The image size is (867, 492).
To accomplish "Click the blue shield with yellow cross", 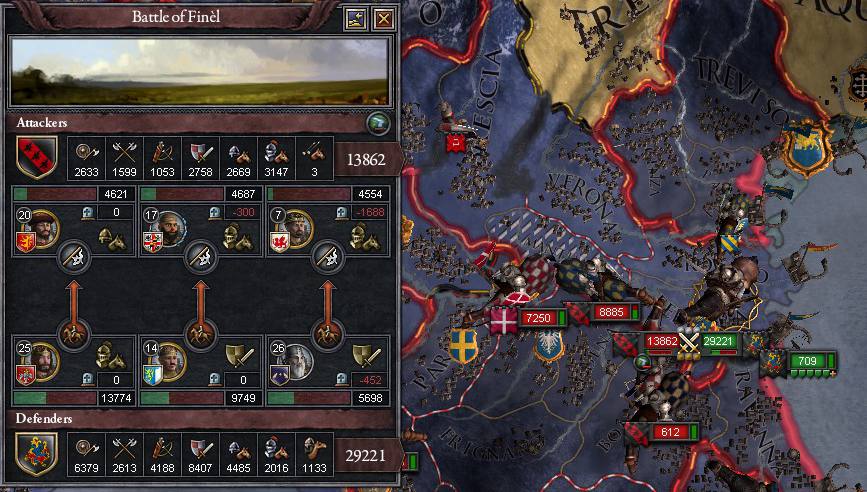I will click(463, 345).
